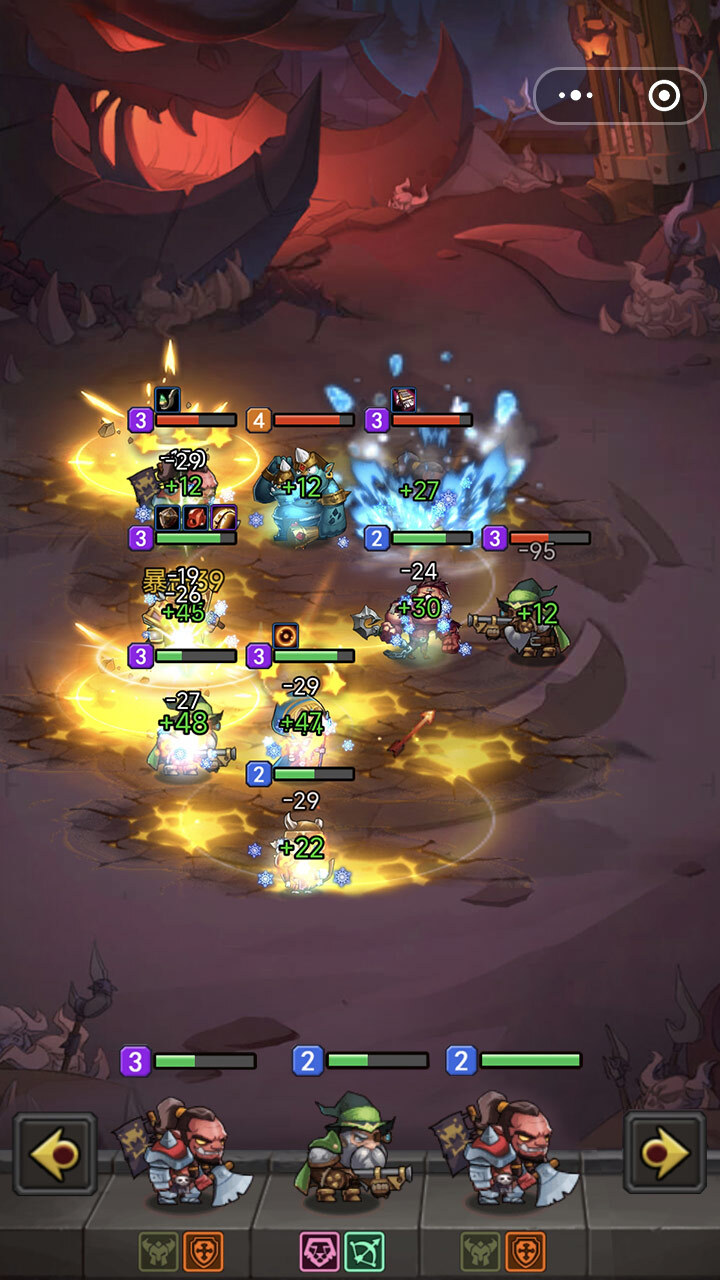Close the mini-program with the circle button

pos(664,96)
